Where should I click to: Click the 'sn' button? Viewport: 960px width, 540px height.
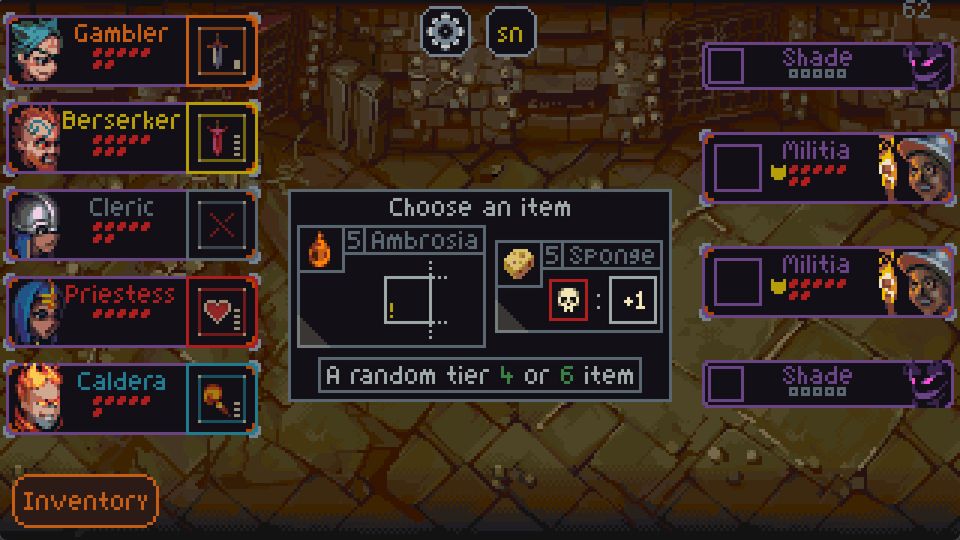(510, 32)
